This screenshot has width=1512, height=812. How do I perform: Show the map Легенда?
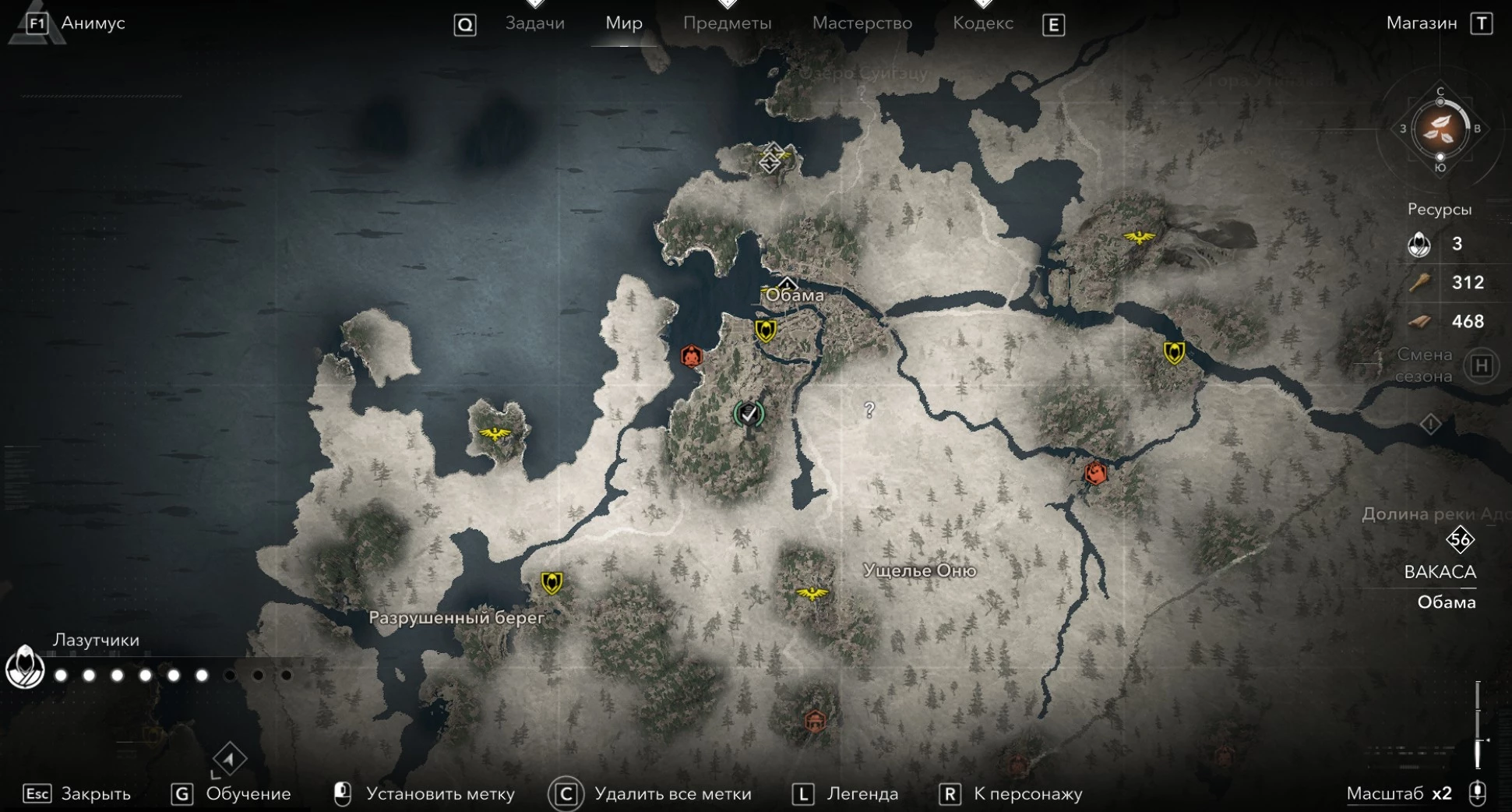tap(862, 793)
